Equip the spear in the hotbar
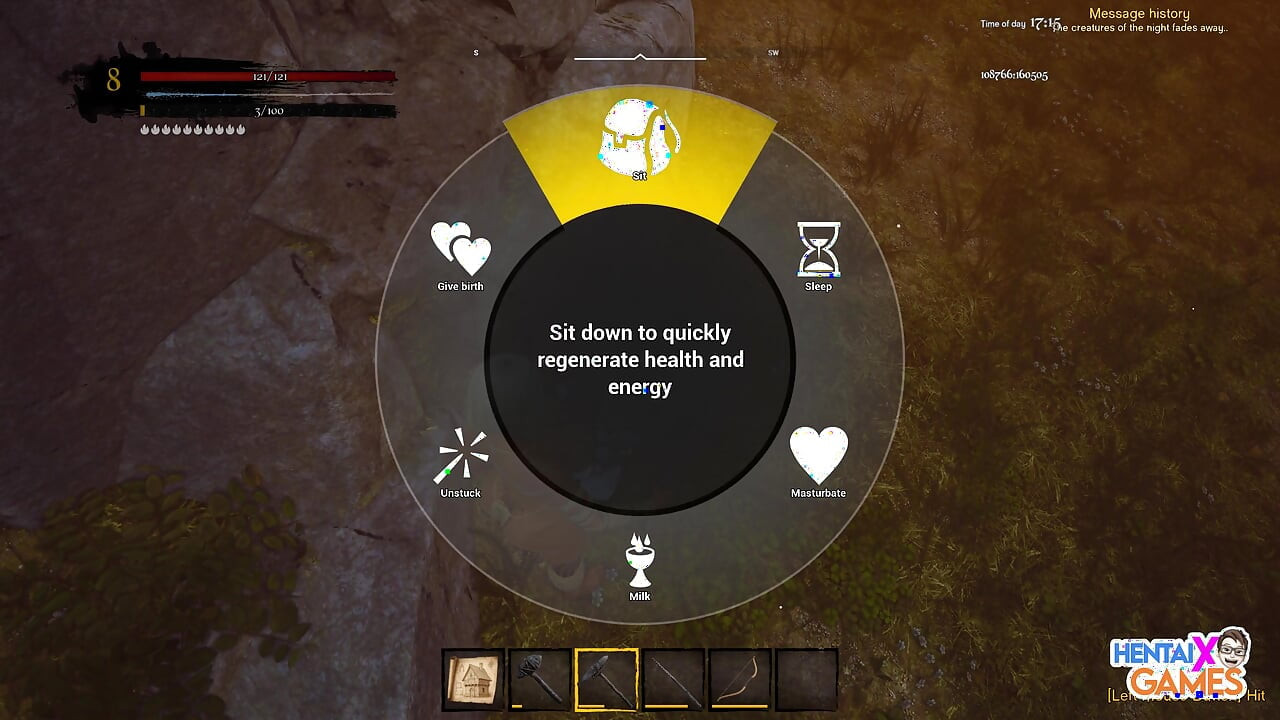The image size is (1280, 720). pos(673,680)
